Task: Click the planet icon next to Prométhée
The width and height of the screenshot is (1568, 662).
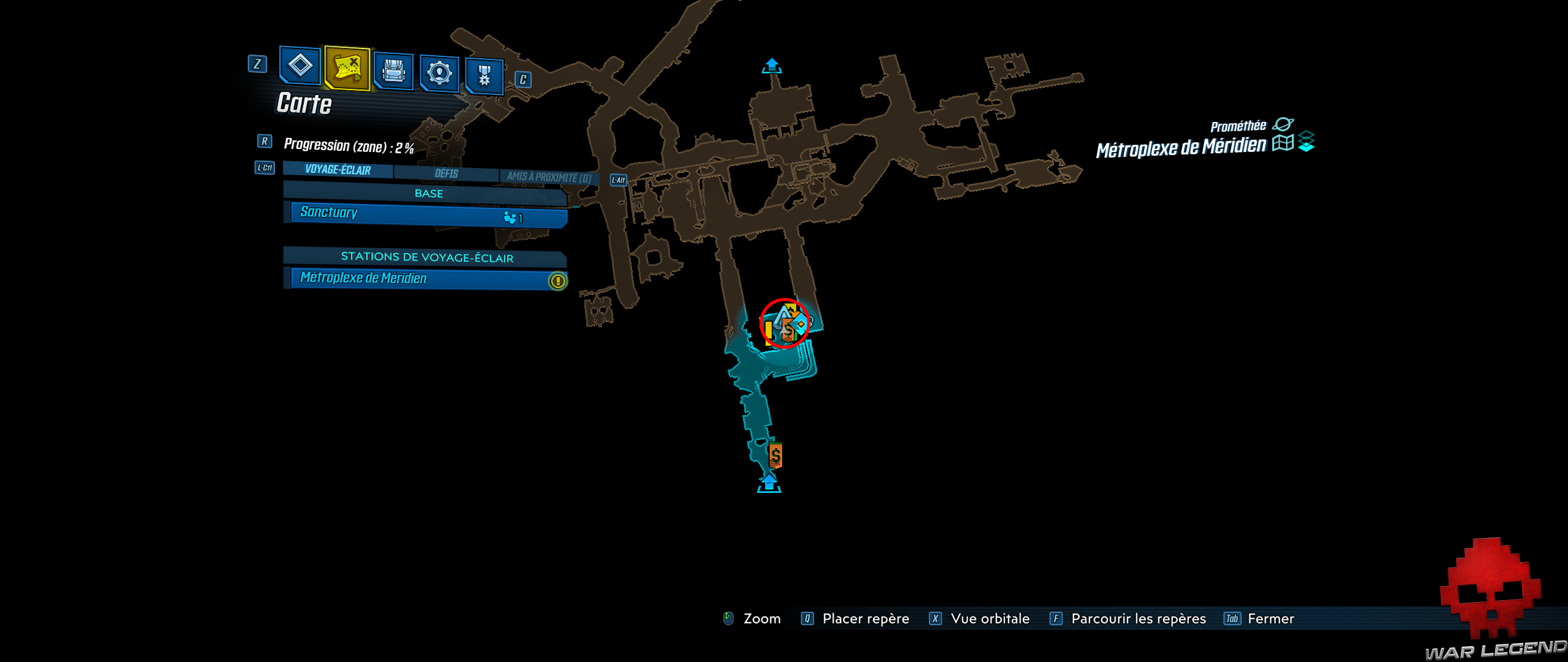Action: coord(1284,124)
